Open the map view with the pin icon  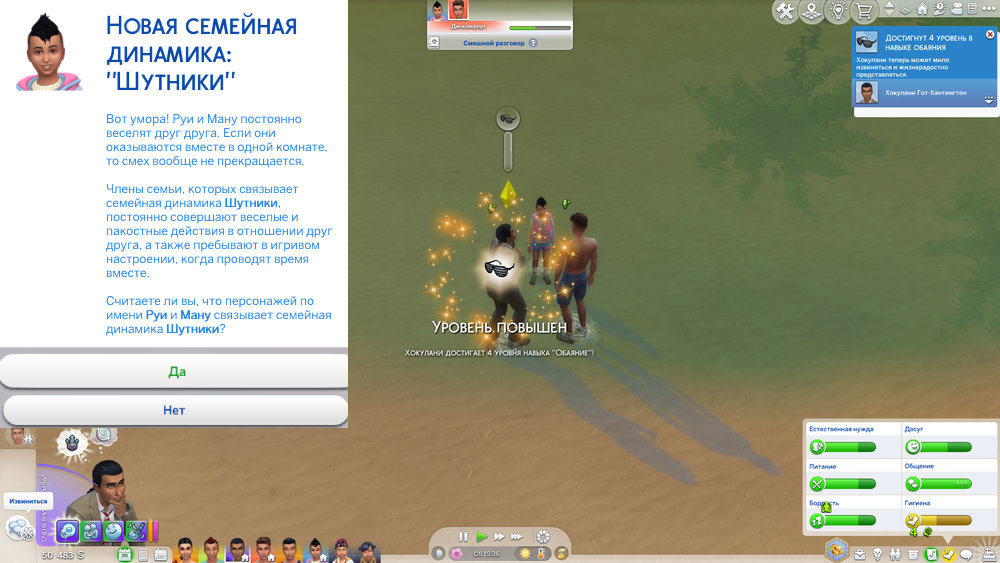point(812,11)
